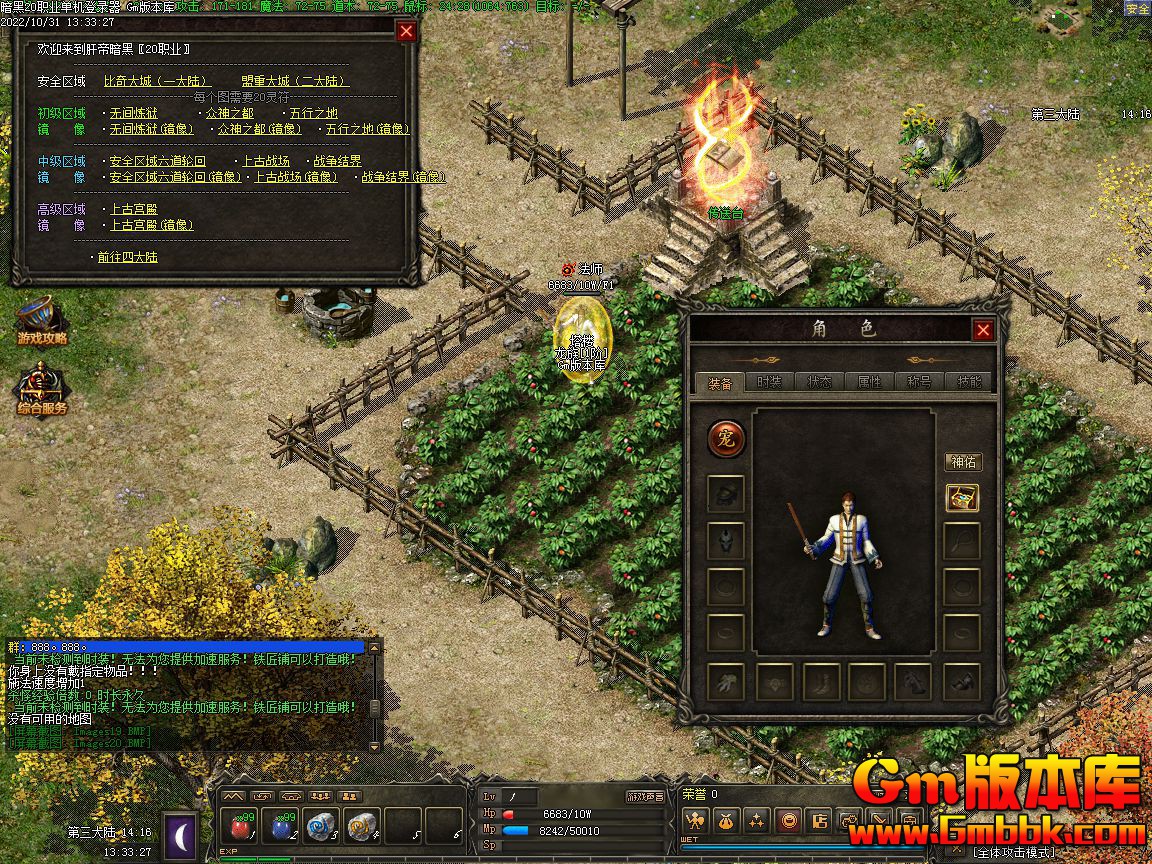Open the 游戏攻略 game guide icon
1152x864 pixels.
(42, 319)
